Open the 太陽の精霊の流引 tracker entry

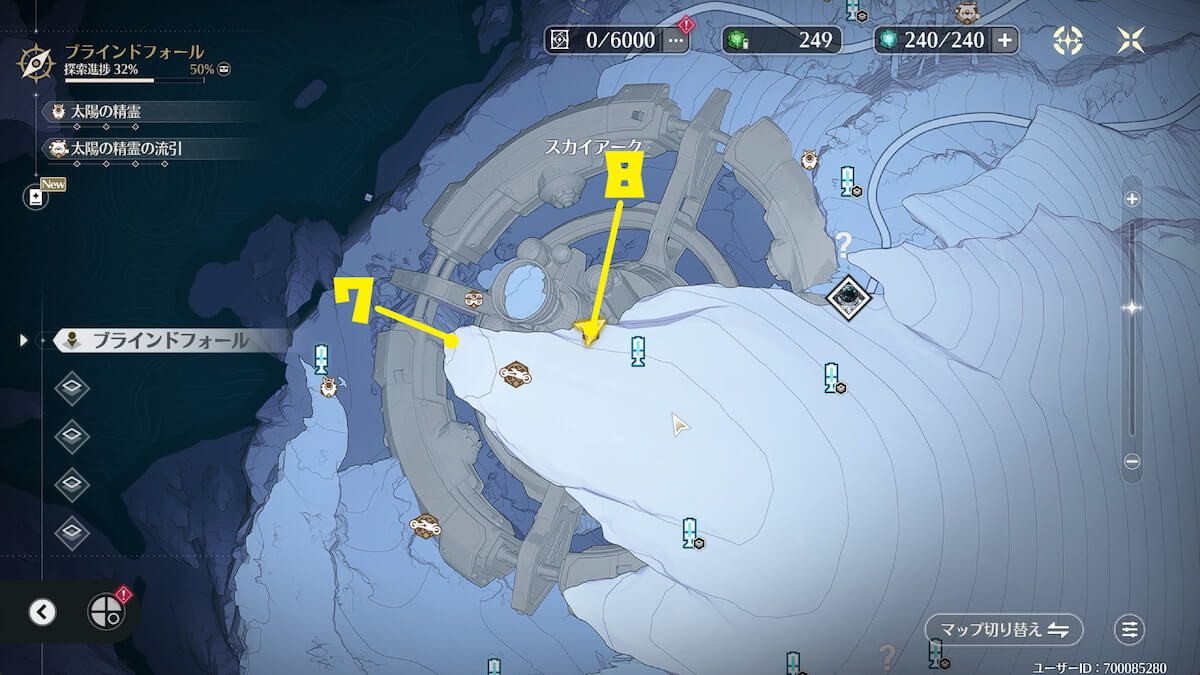[x=125, y=149]
